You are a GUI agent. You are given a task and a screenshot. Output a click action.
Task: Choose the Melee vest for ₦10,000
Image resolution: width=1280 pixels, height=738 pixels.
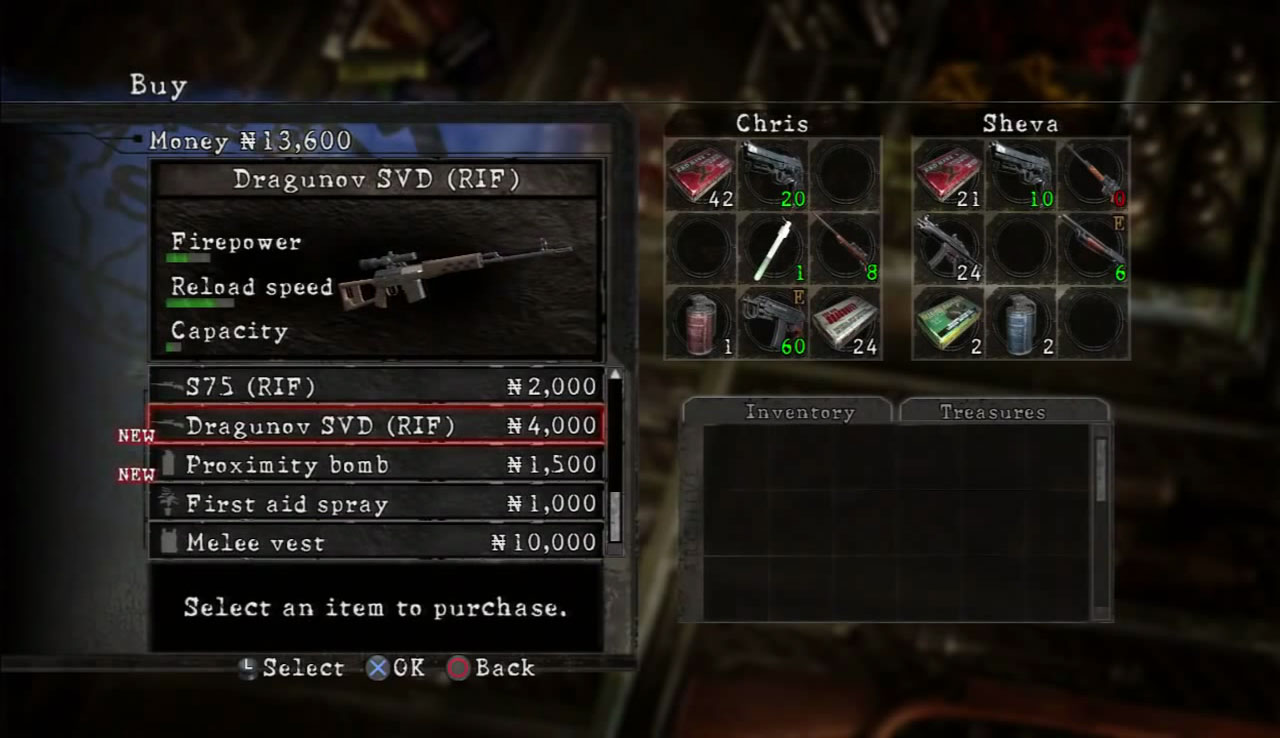[375, 543]
